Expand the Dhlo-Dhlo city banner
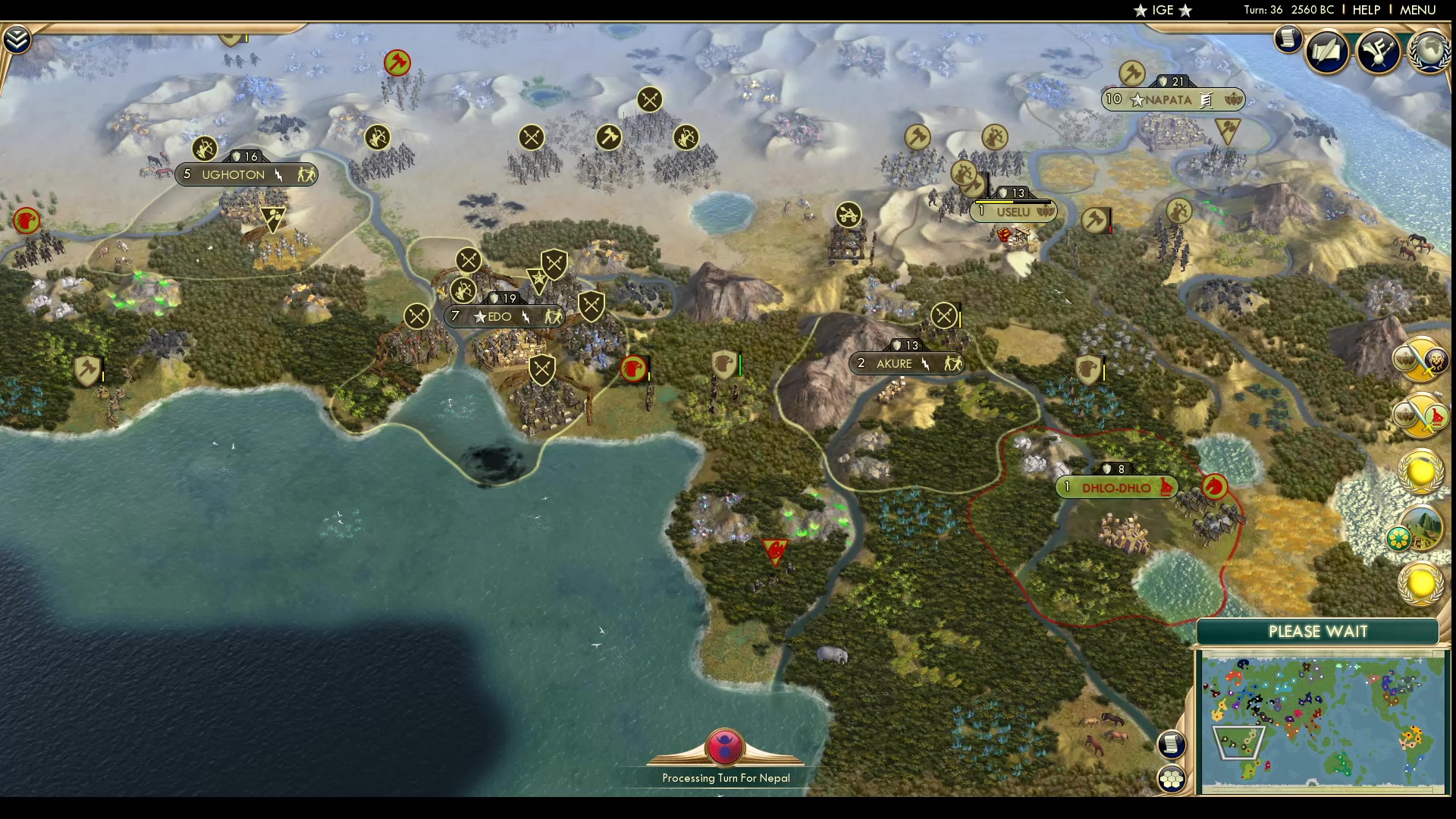The height and width of the screenshot is (819, 1456). click(x=1116, y=488)
